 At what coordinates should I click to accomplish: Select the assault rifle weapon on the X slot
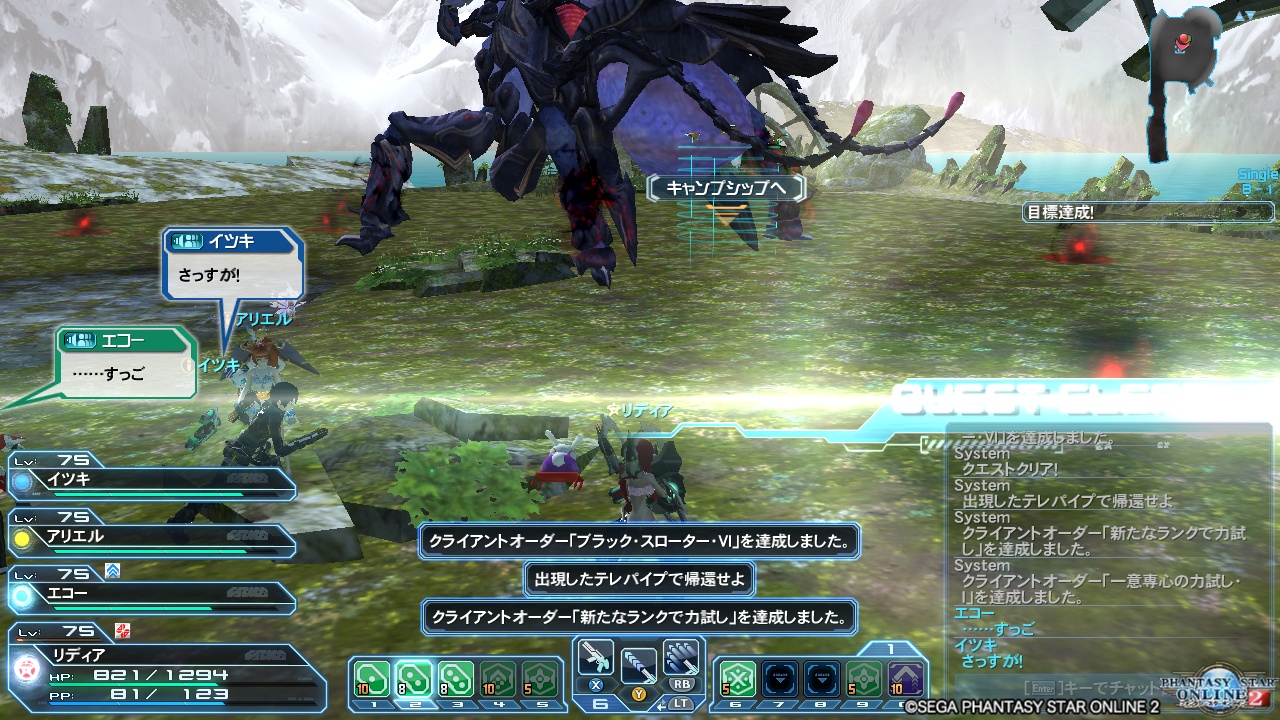click(x=597, y=660)
